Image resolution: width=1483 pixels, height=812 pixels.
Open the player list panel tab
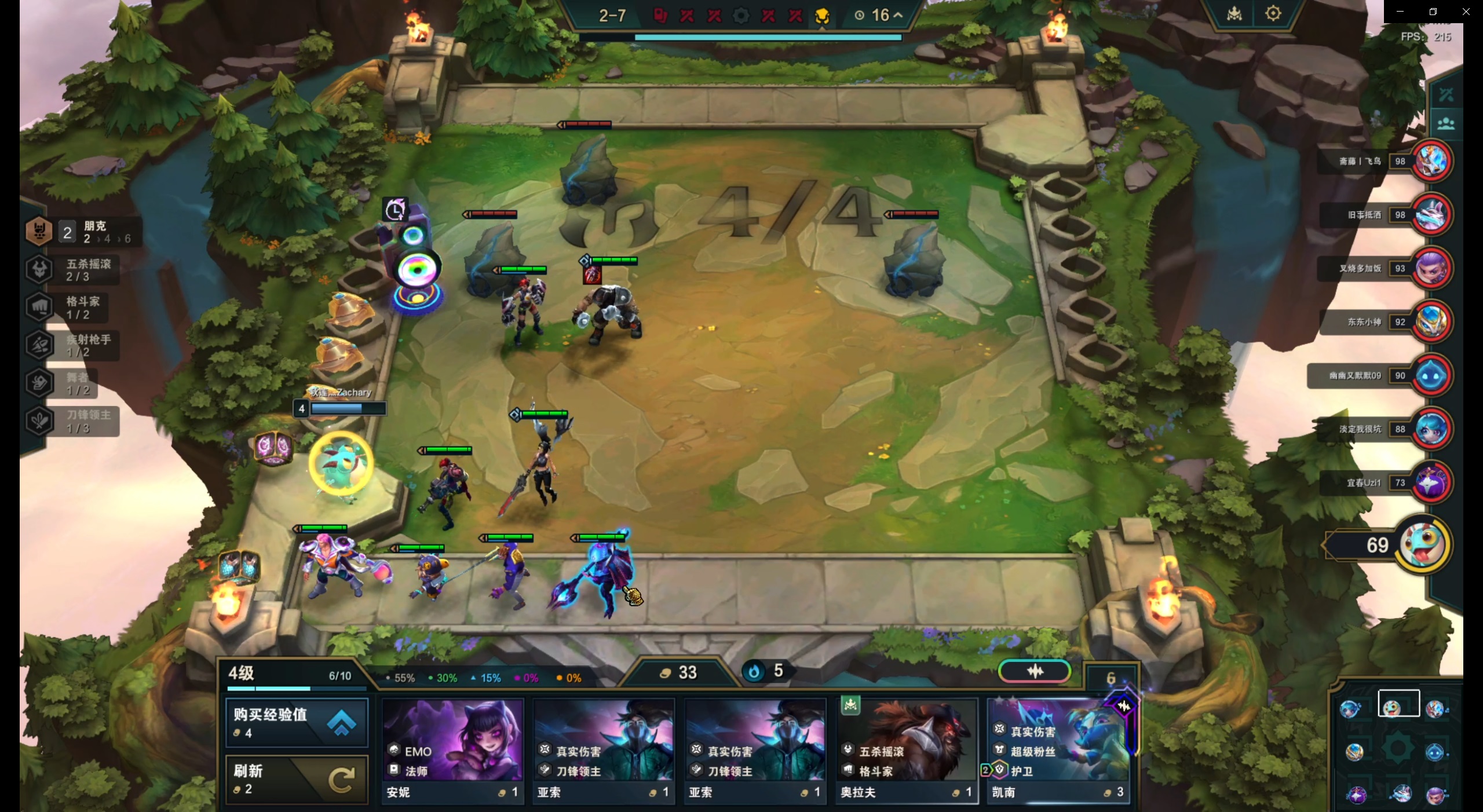pyautogui.click(x=1445, y=123)
